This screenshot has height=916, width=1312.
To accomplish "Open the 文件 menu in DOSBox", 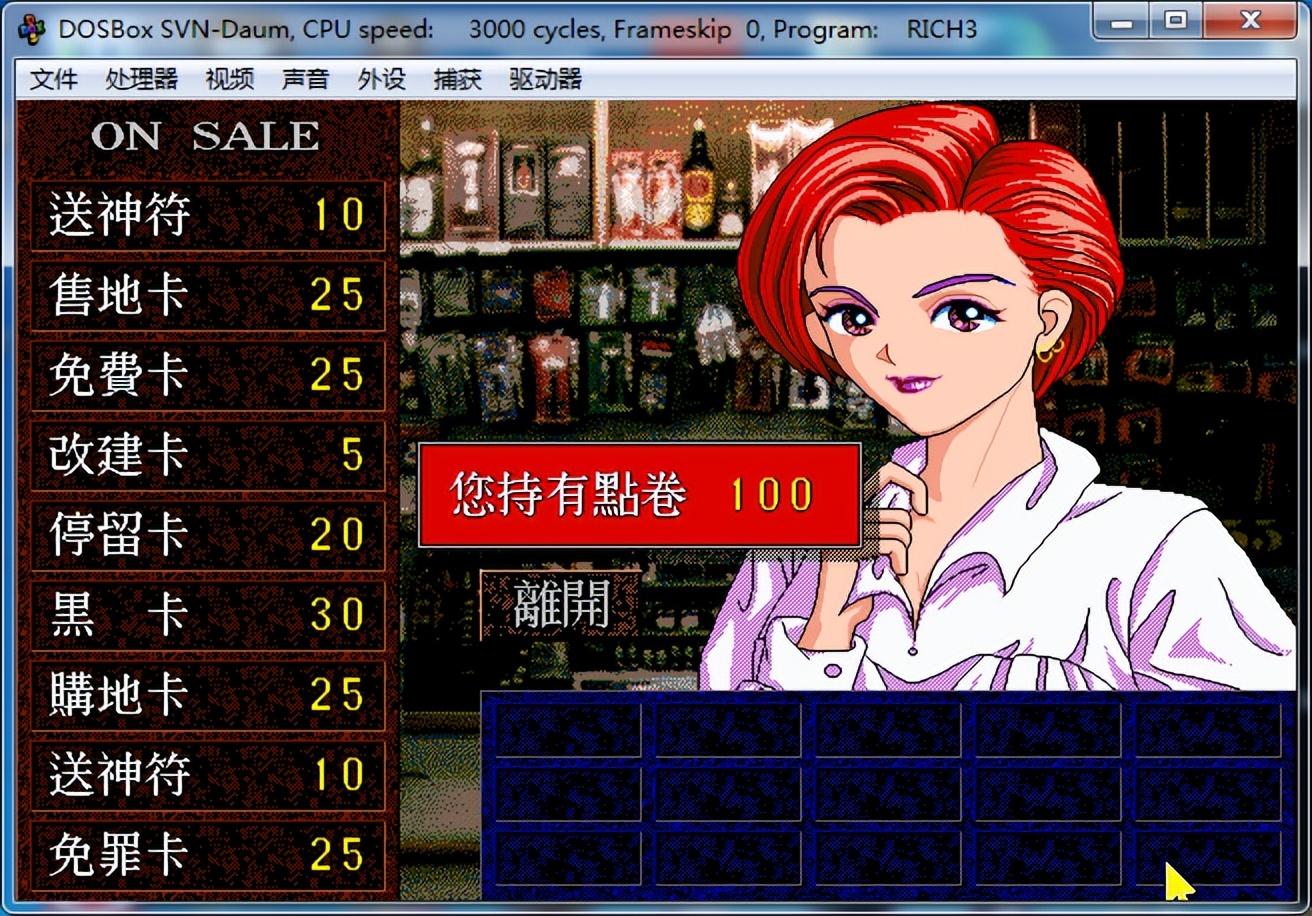I will tap(54, 79).
